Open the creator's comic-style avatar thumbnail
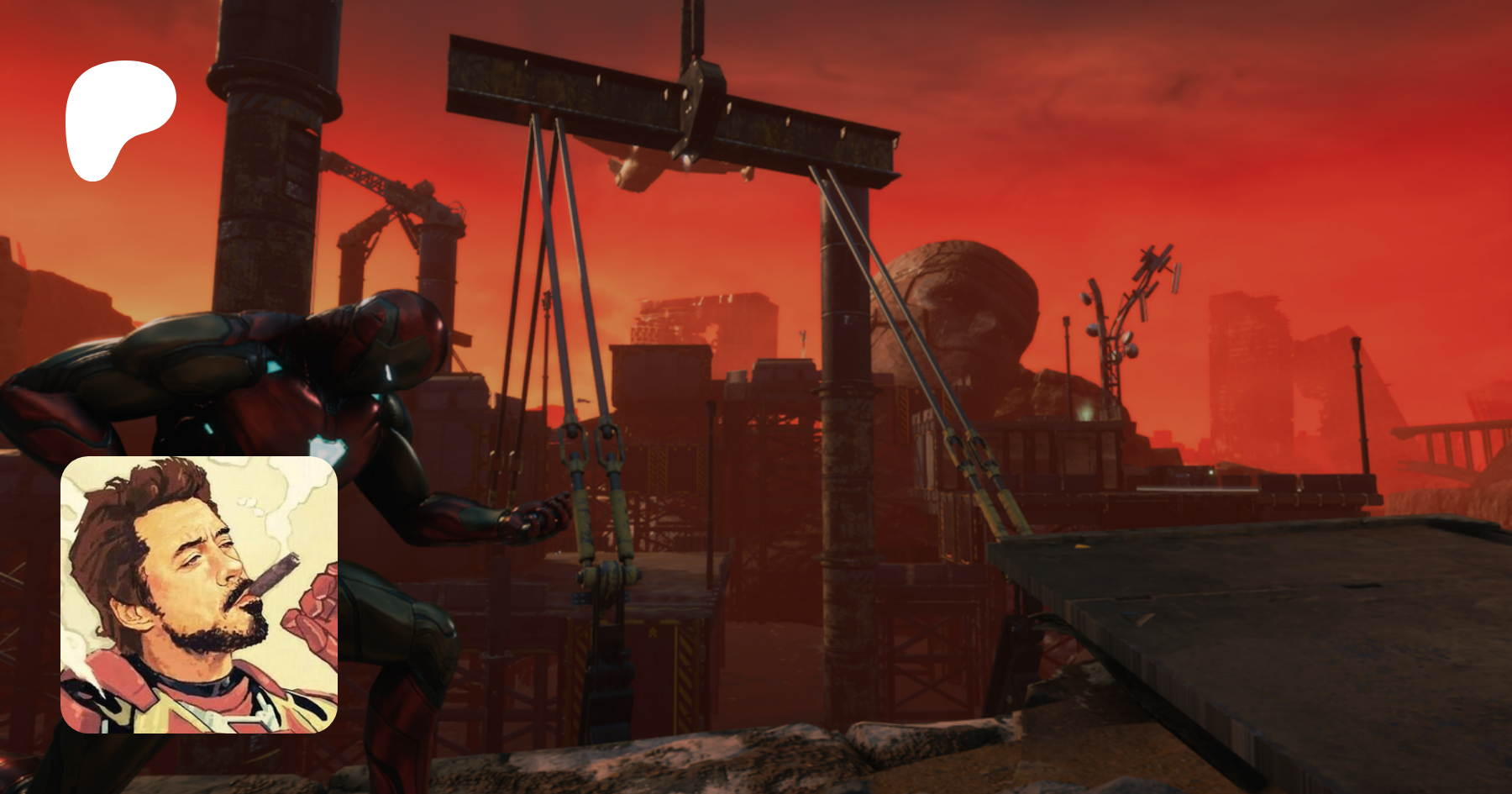The image size is (1512, 794). (199, 594)
